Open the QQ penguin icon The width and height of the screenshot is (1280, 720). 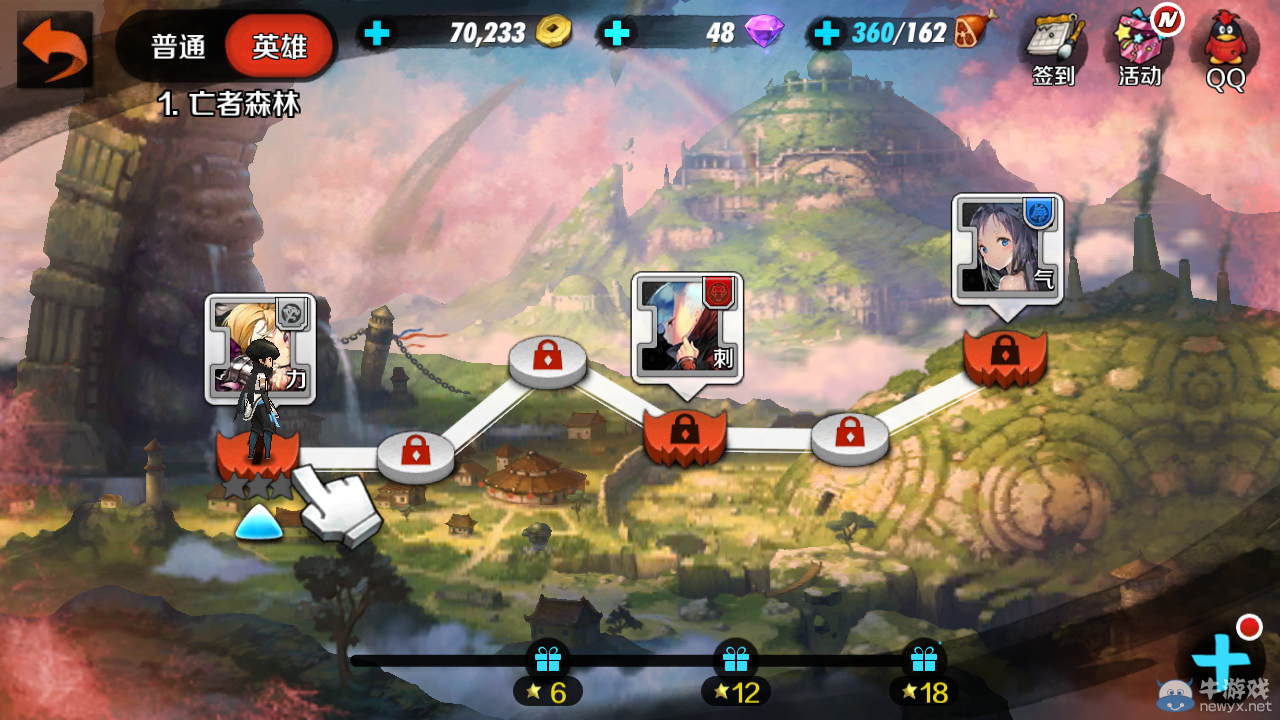[1225, 50]
